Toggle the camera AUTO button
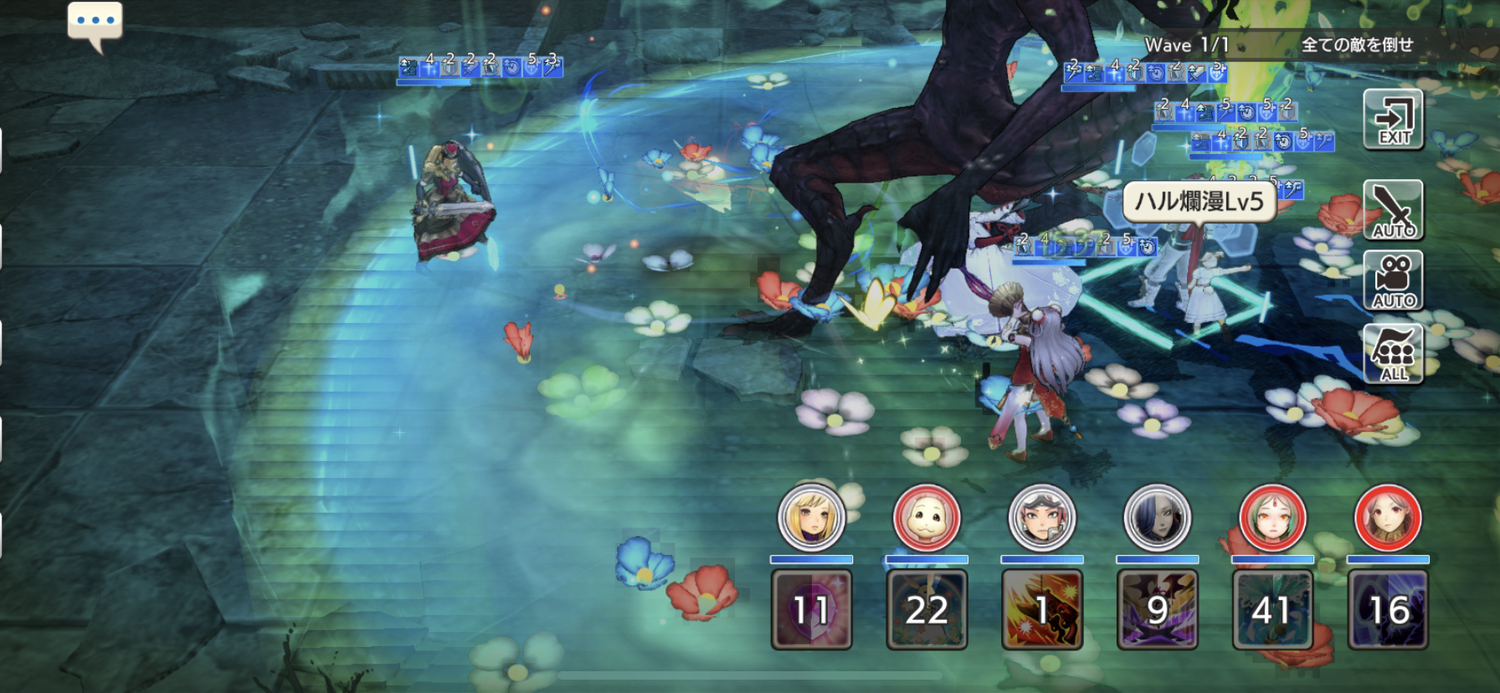The height and width of the screenshot is (693, 1500). tap(1393, 281)
